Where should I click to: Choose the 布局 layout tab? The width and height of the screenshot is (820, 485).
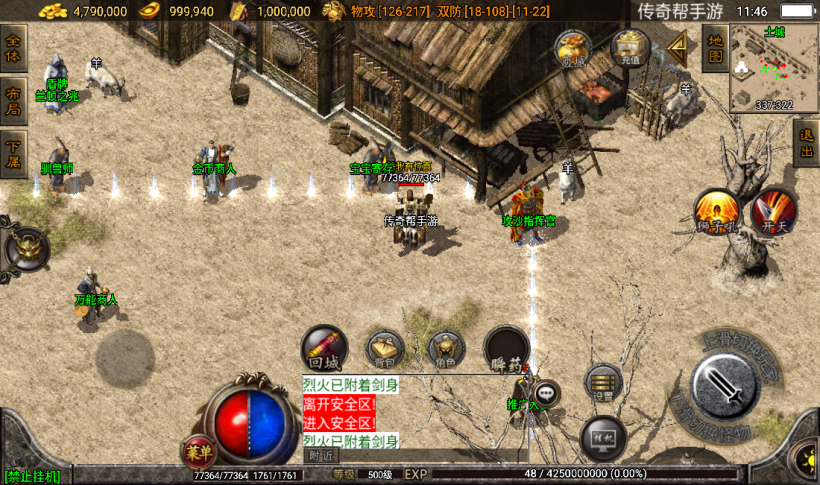(14, 101)
